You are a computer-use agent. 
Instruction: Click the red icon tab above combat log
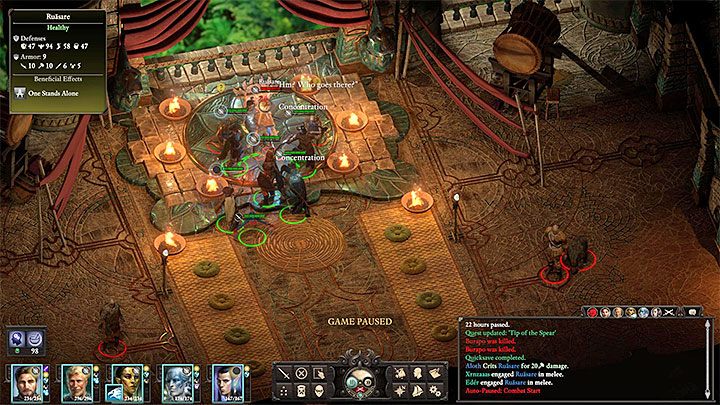(x=592, y=313)
